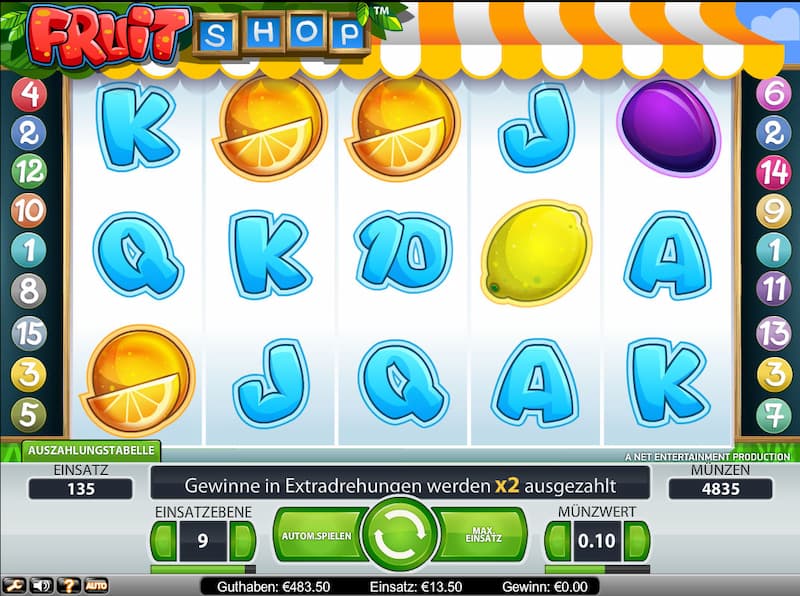Select payline number 4 on left

coord(29,95)
